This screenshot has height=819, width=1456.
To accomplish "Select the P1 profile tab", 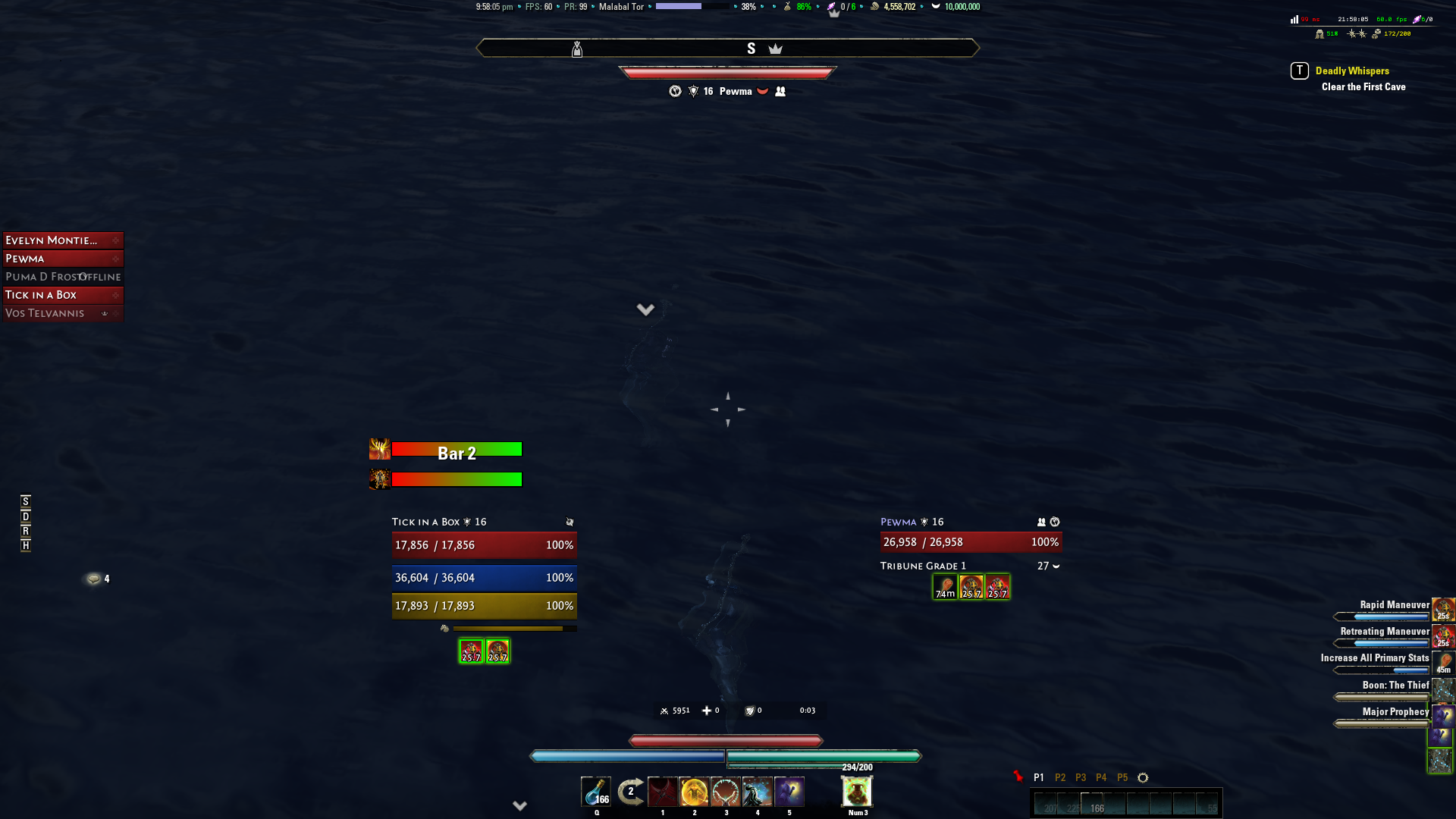I will tap(1040, 777).
